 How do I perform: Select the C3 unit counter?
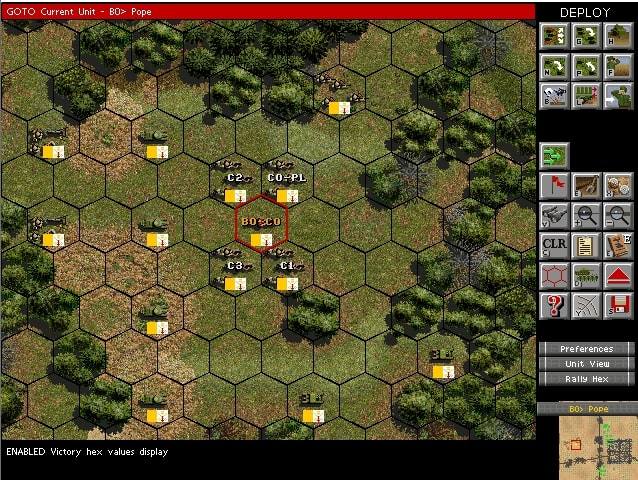[x=235, y=272]
